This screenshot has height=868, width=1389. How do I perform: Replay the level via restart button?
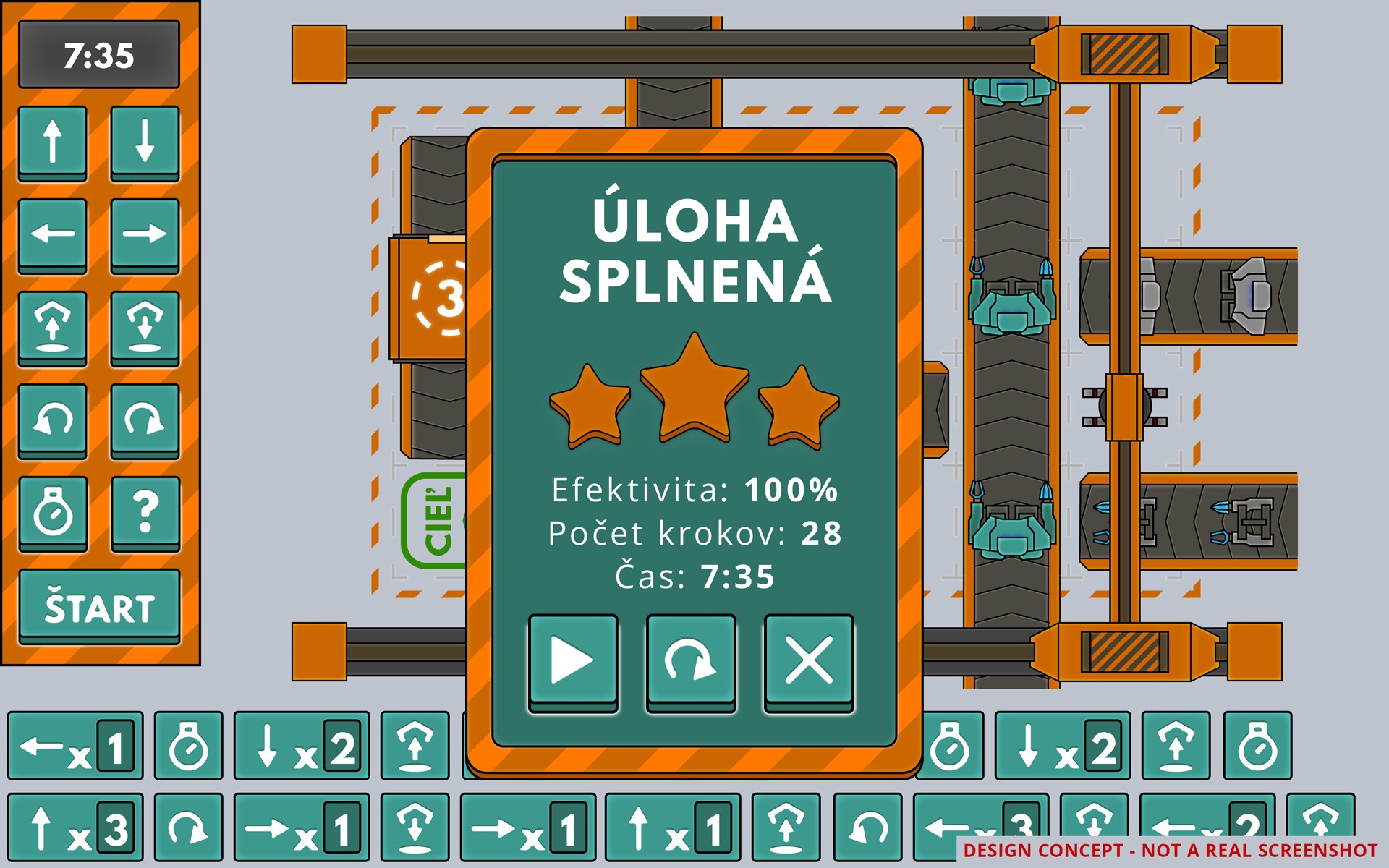[690, 660]
